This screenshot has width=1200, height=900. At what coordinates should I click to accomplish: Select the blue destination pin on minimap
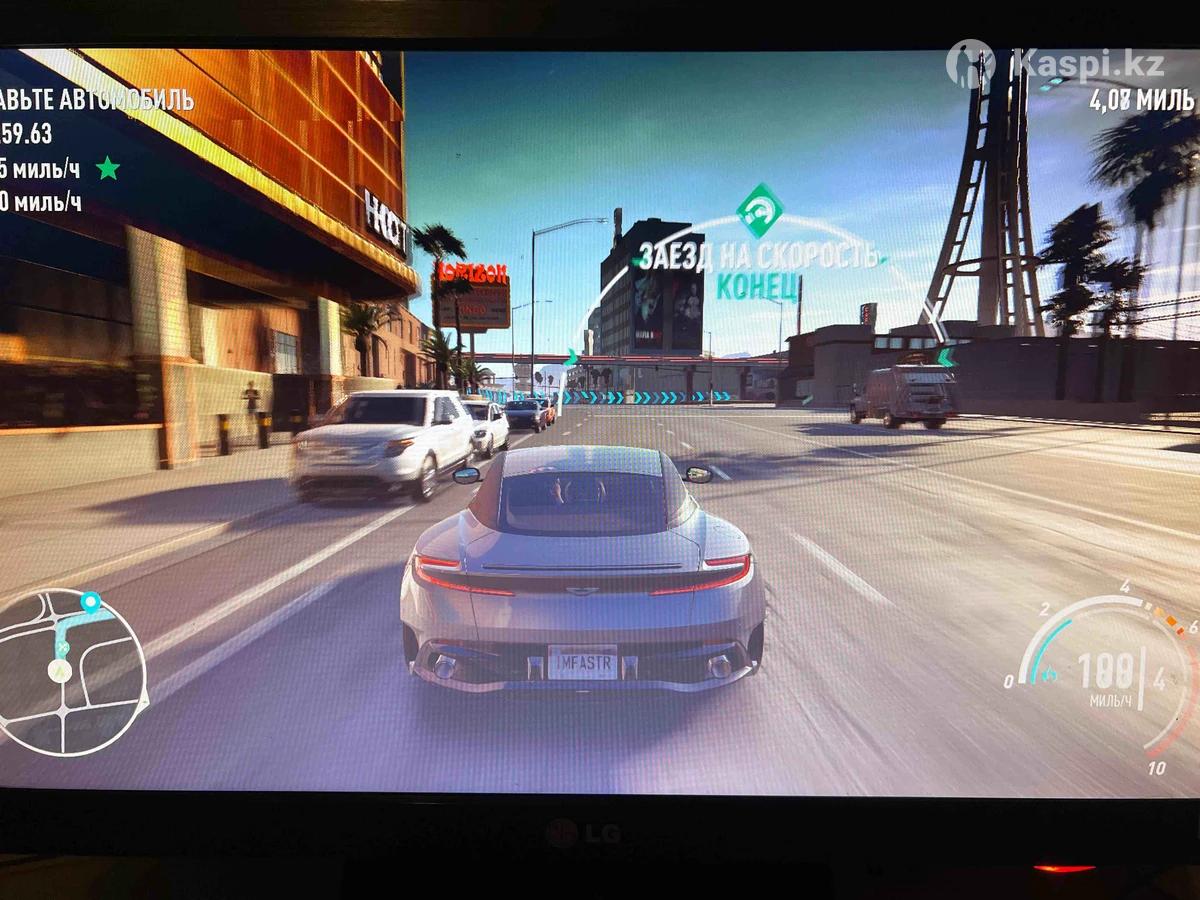90,602
